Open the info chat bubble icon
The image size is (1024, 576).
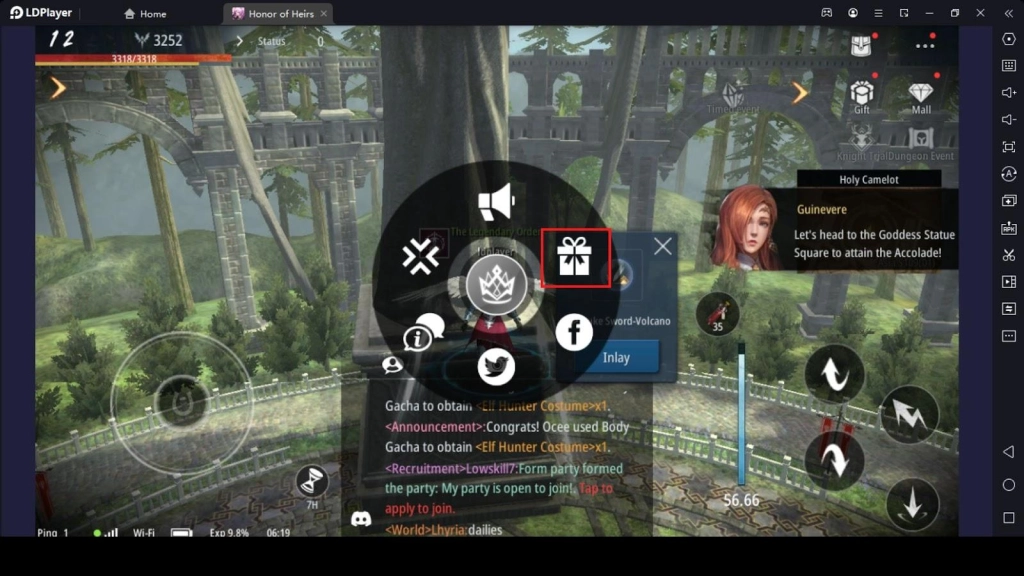tap(424, 334)
